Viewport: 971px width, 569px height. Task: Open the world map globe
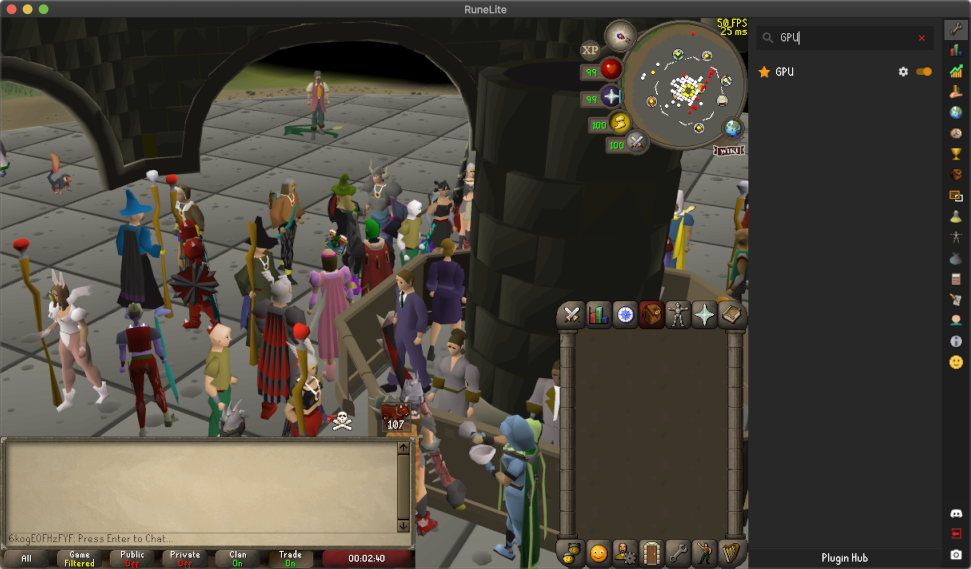733,129
